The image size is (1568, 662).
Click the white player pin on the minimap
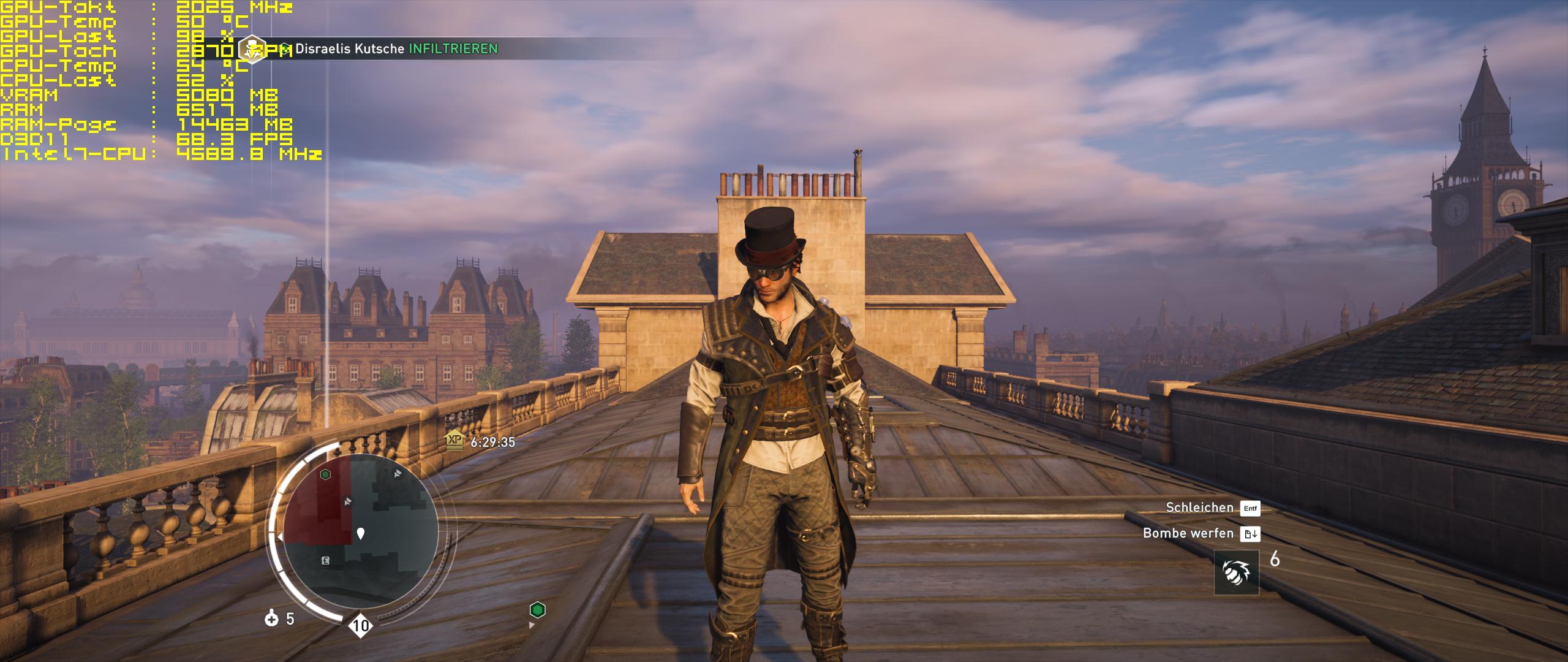click(361, 533)
